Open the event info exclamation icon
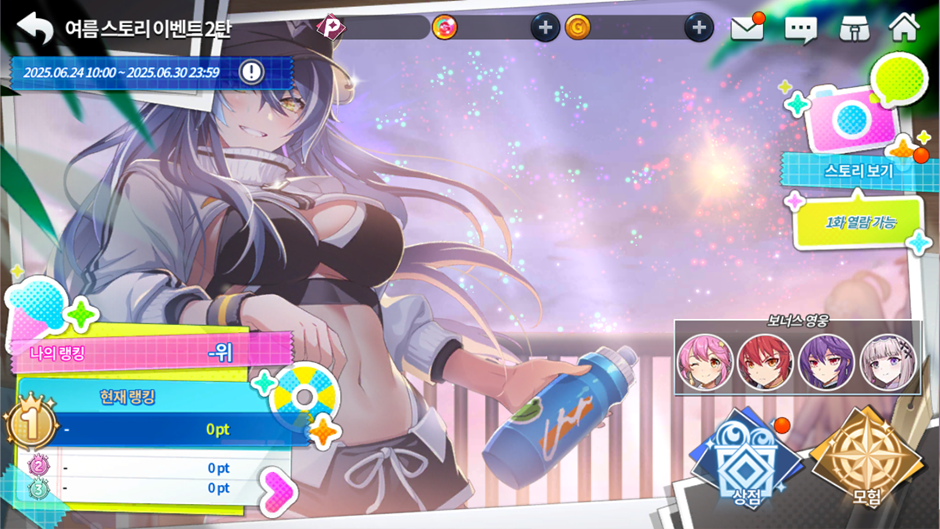 tap(252, 71)
